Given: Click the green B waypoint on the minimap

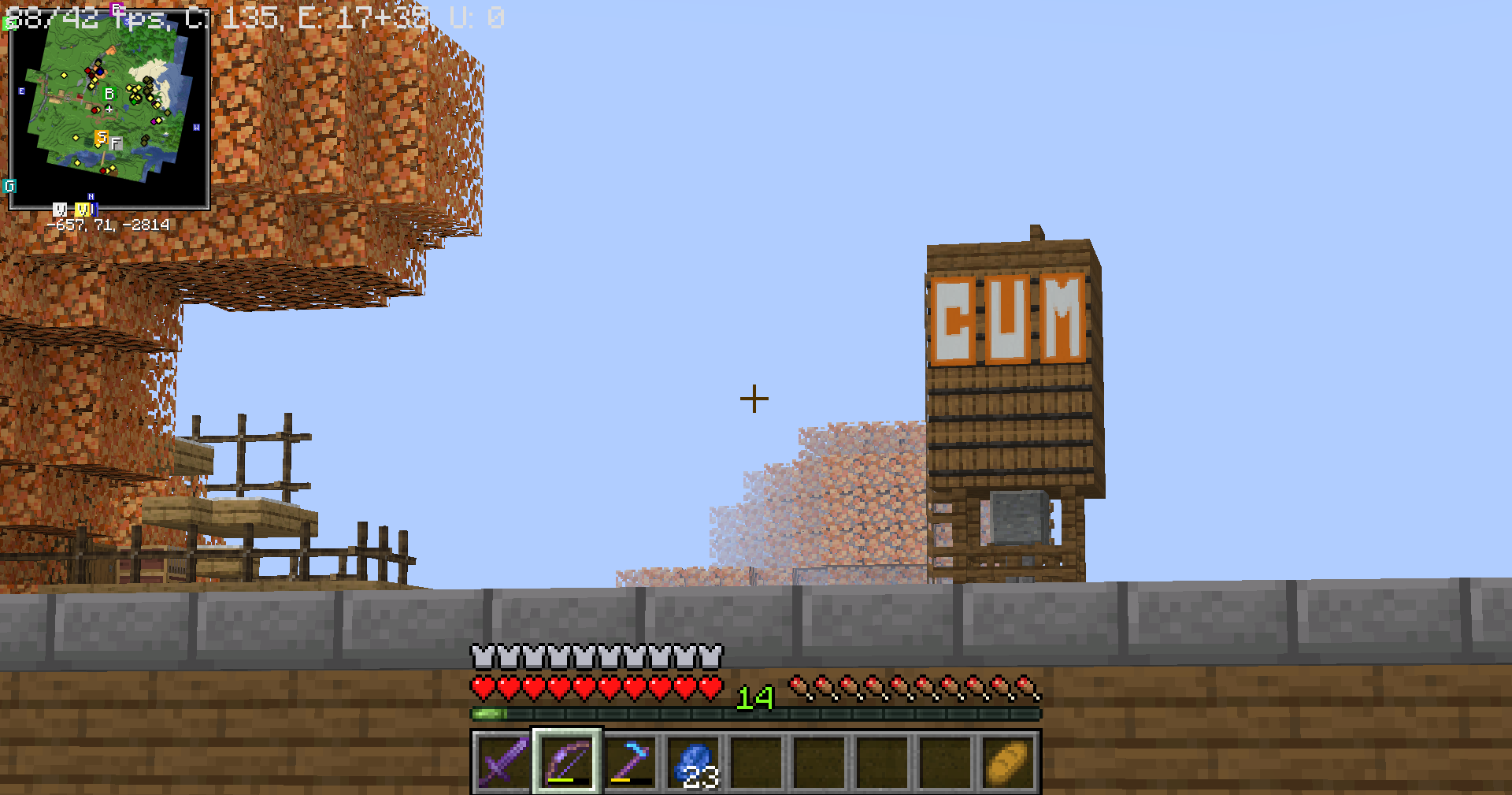Looking at the screenshot, I should click(109, 93).
